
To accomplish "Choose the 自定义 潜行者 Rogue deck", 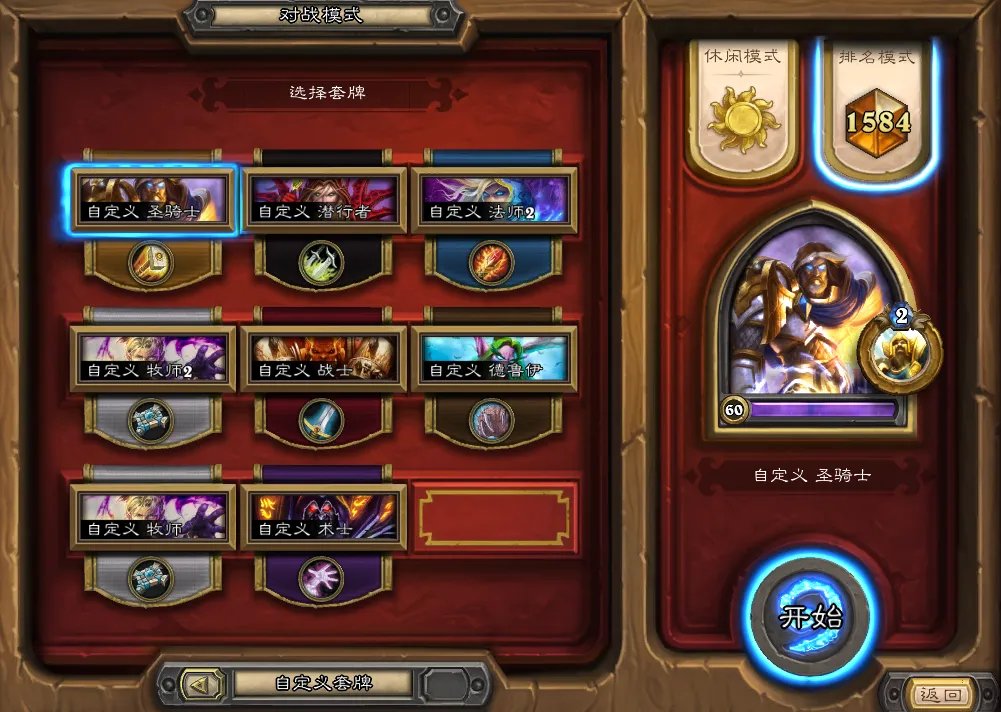I will click(x=323, y=199).
